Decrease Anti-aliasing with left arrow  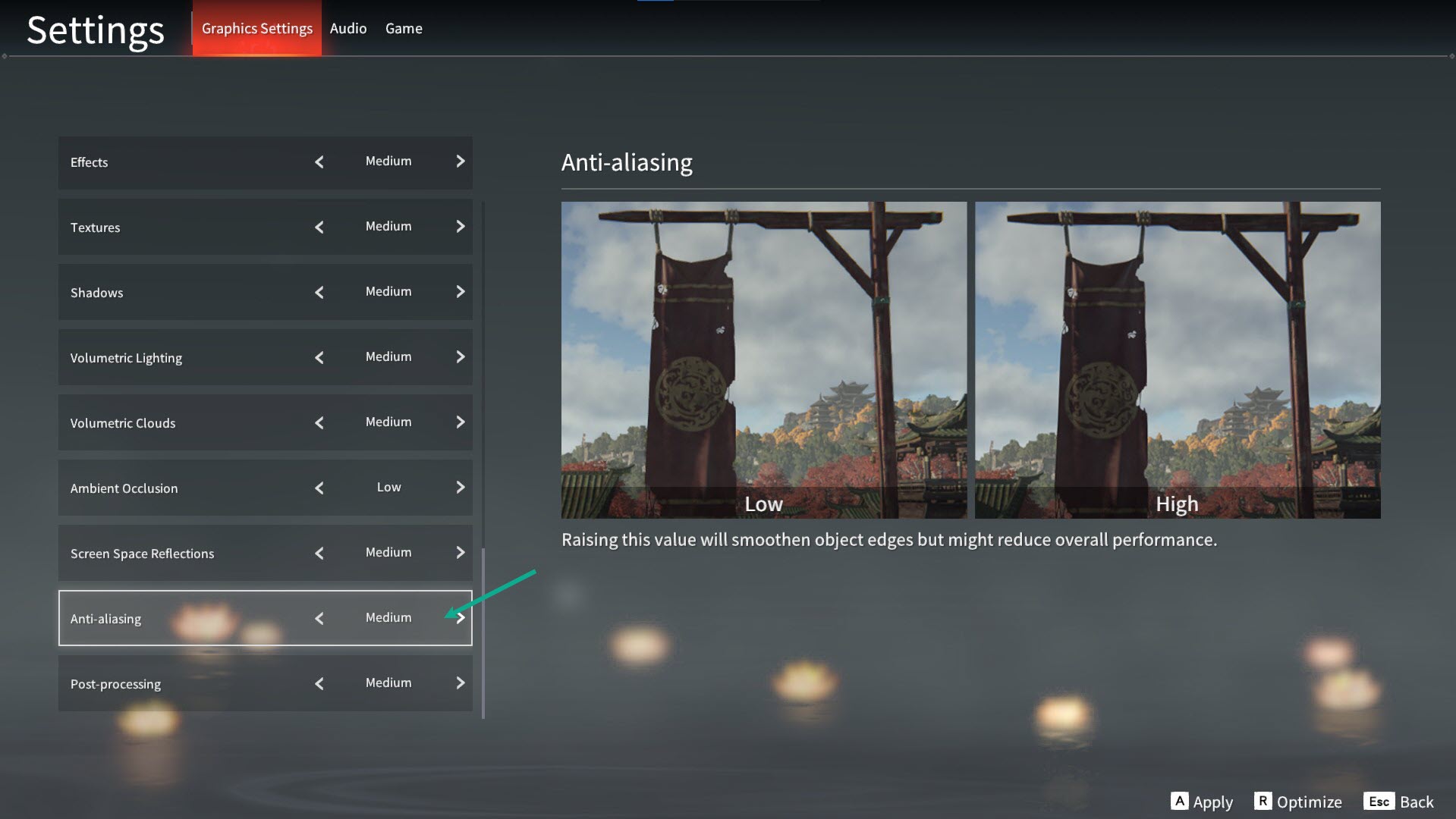pos(319,618)
